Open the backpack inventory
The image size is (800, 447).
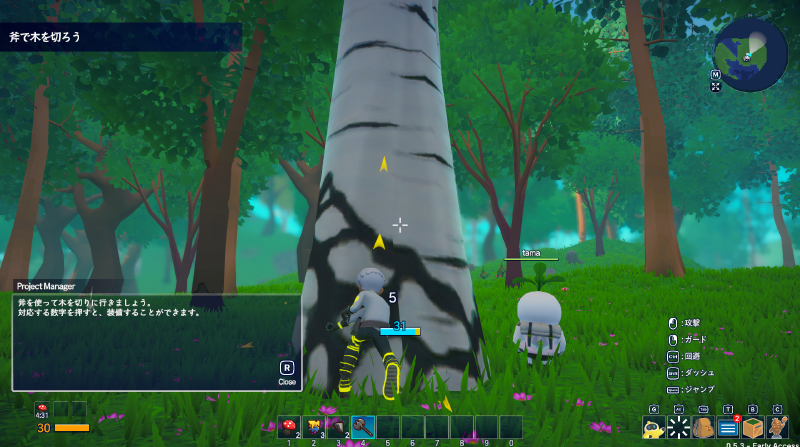[x=703, y=428]
